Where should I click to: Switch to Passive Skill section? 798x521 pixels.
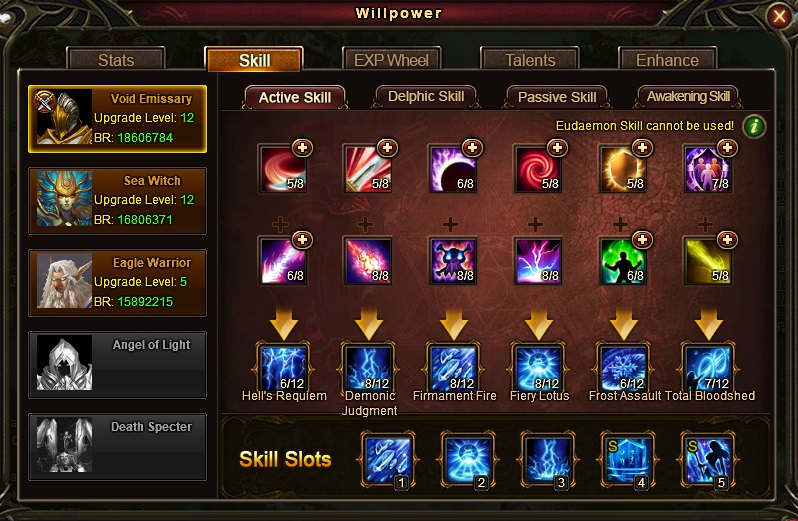pyautogui.click(x=557, y=97)
